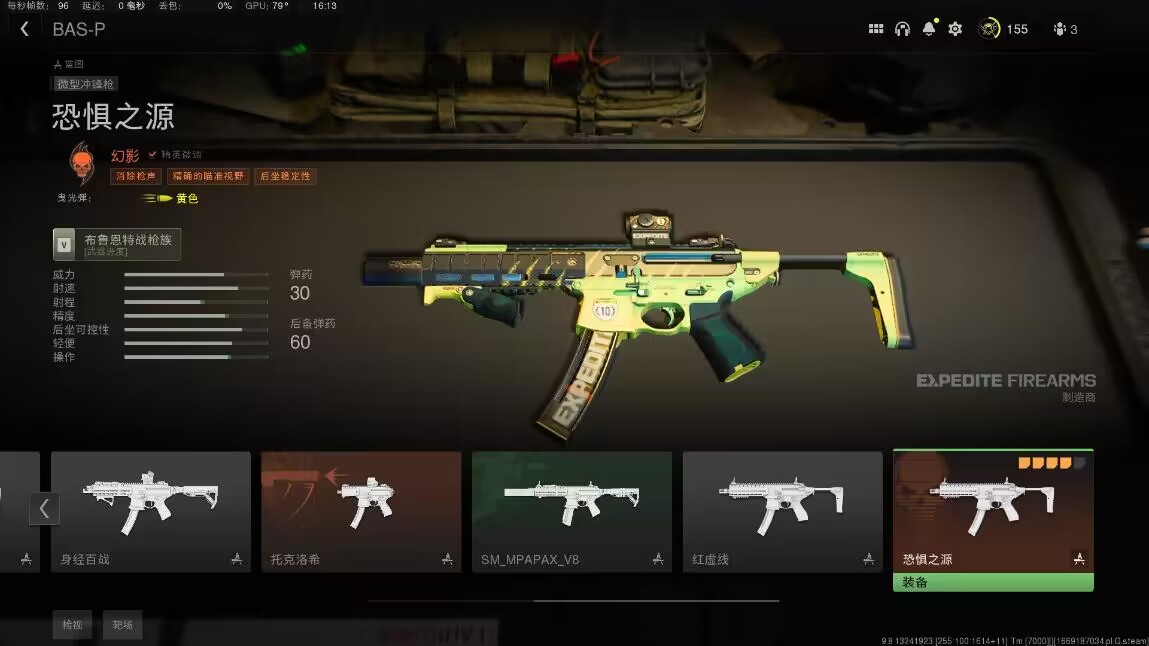Open the grid menu icon

point(876,29)
